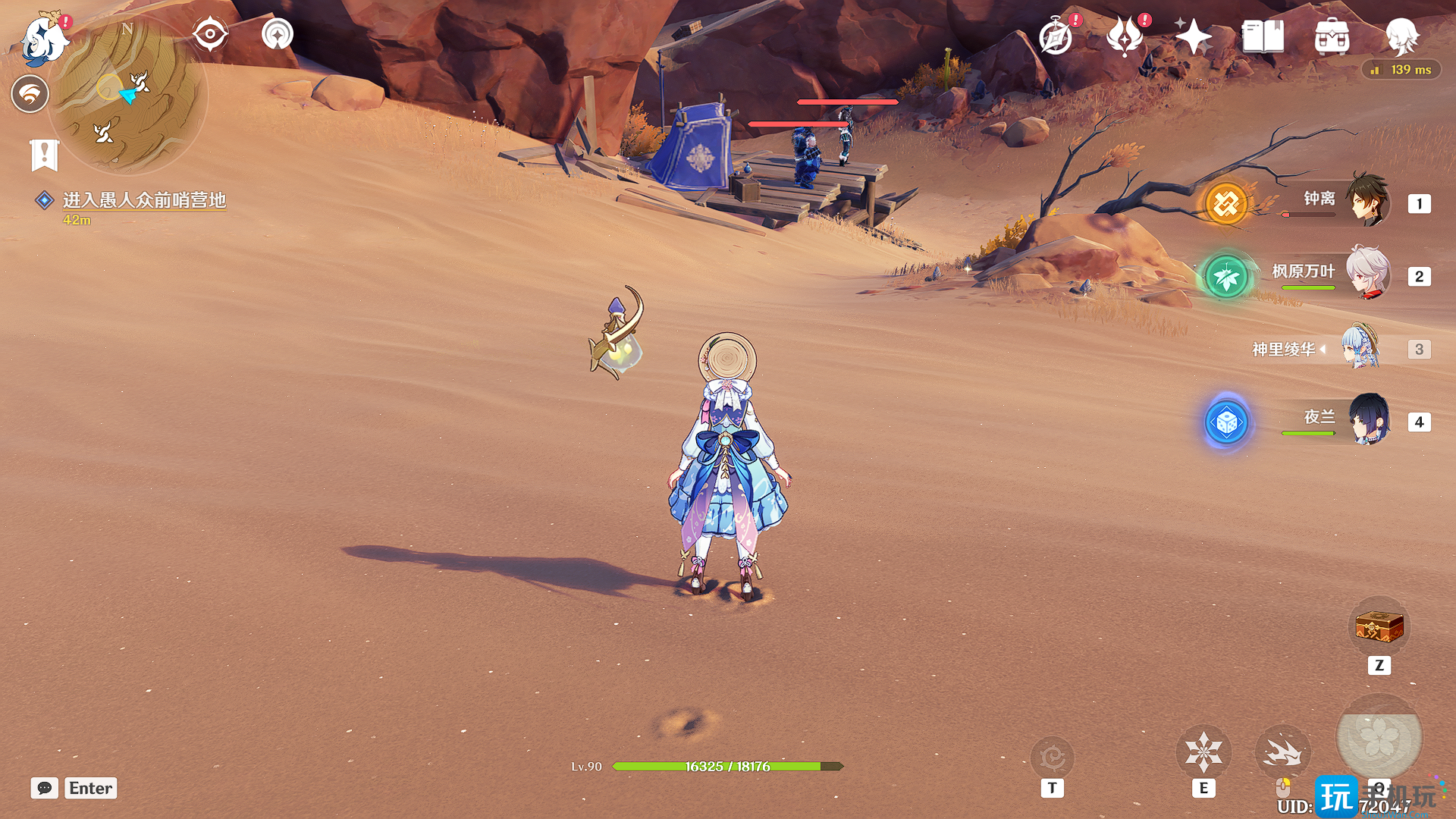Open the wish star icon
The width and height of the screenshot is (1456, 819).
click(1193, 36)
